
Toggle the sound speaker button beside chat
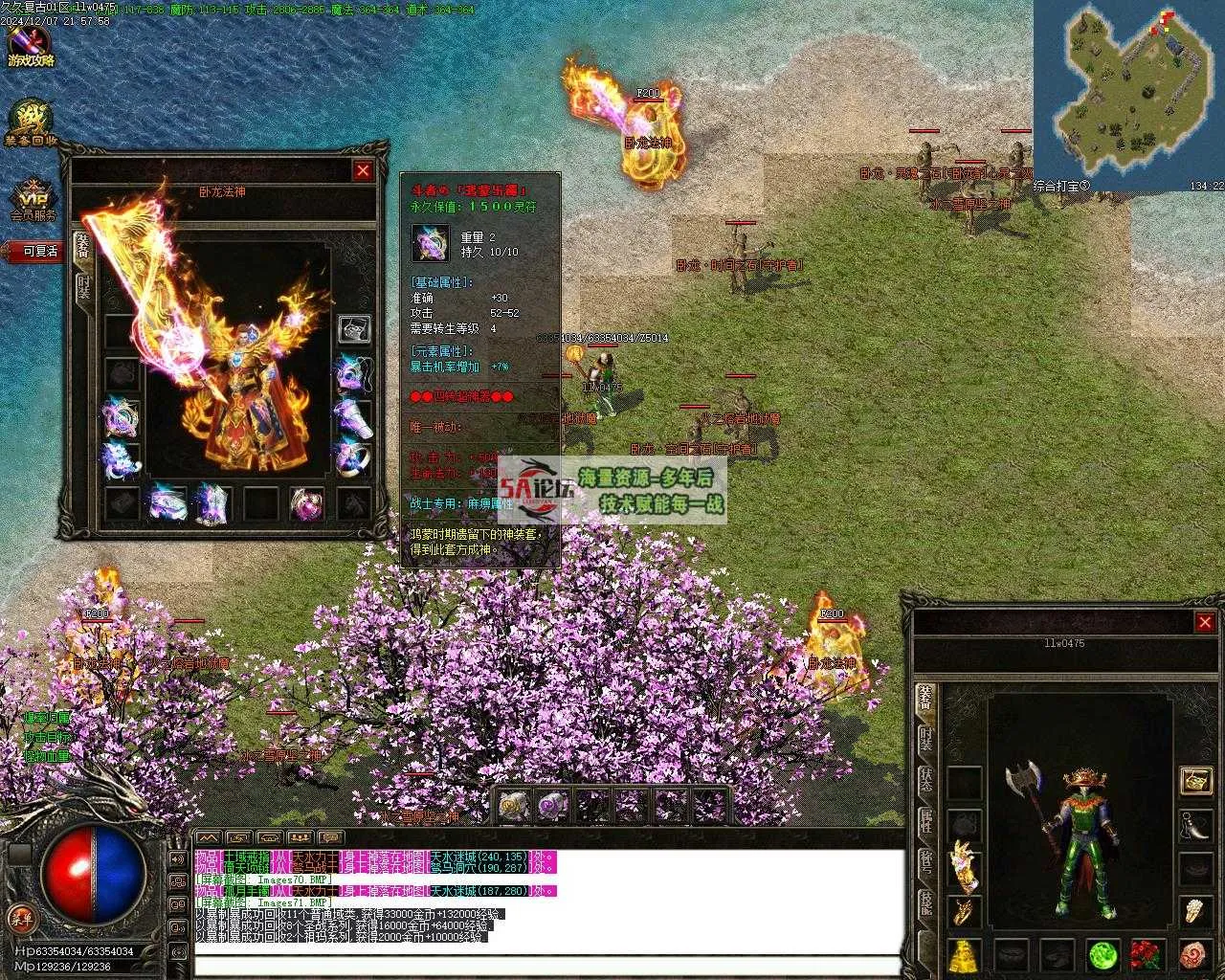(x=177, y=857)
